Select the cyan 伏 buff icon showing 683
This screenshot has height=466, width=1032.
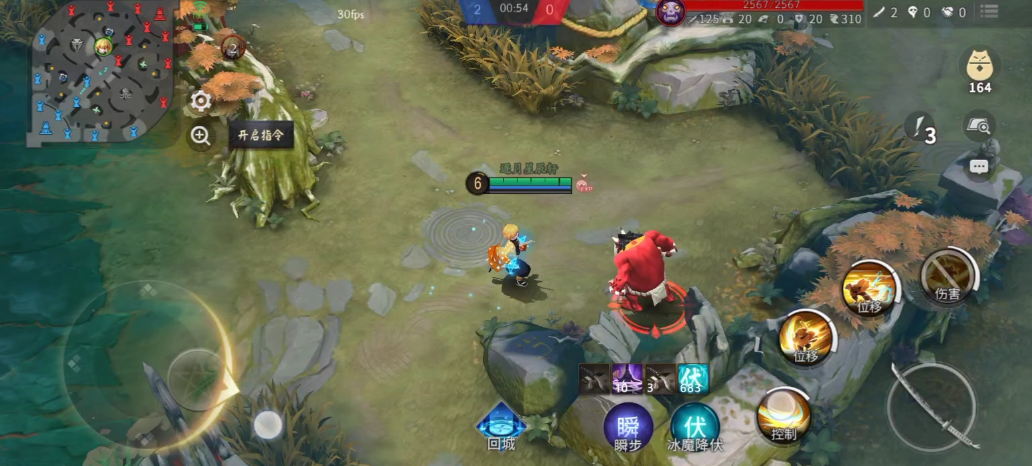[x=693, y=378]
